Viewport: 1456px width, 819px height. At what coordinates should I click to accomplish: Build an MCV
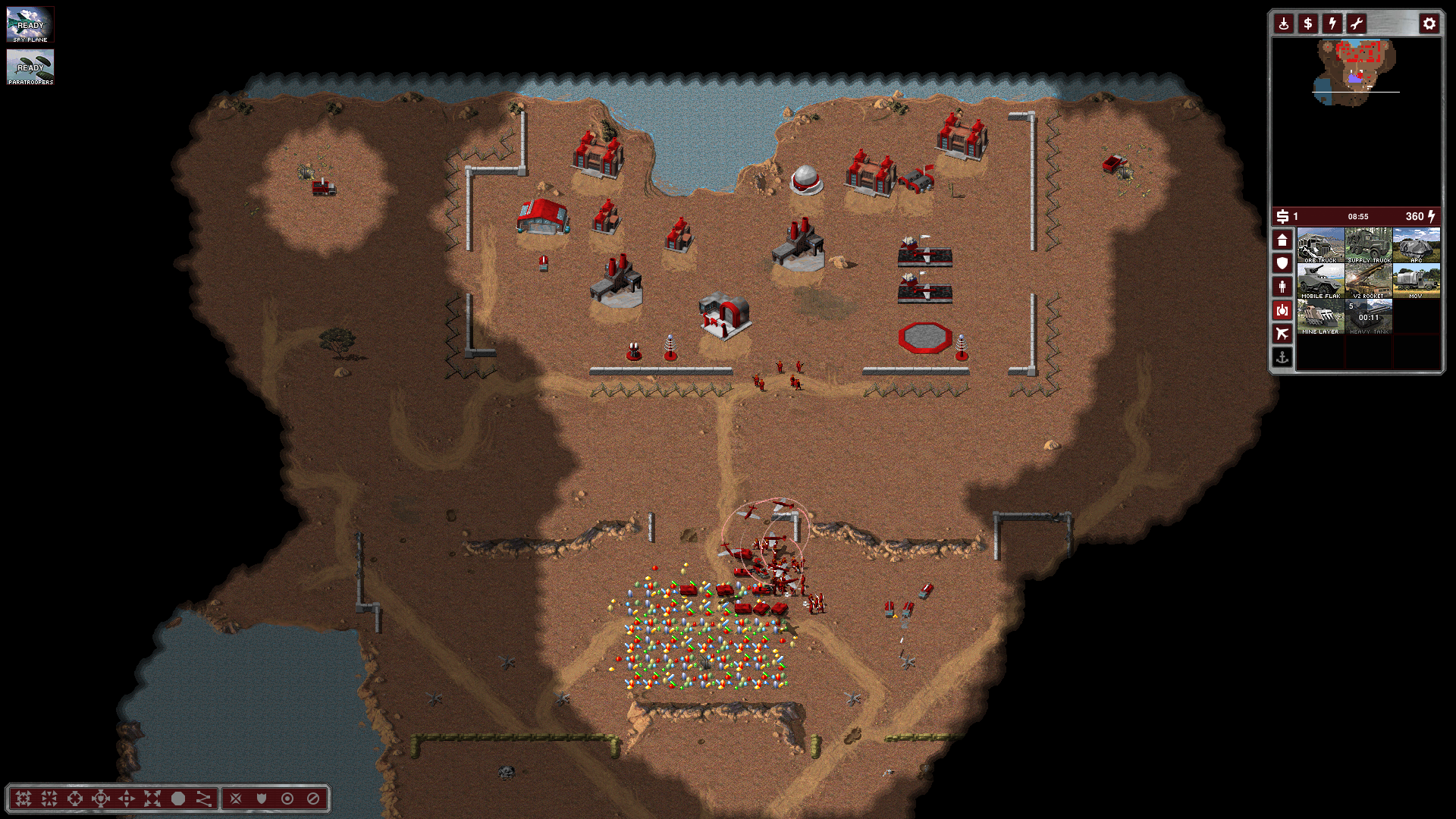[x=1416, y=281]
